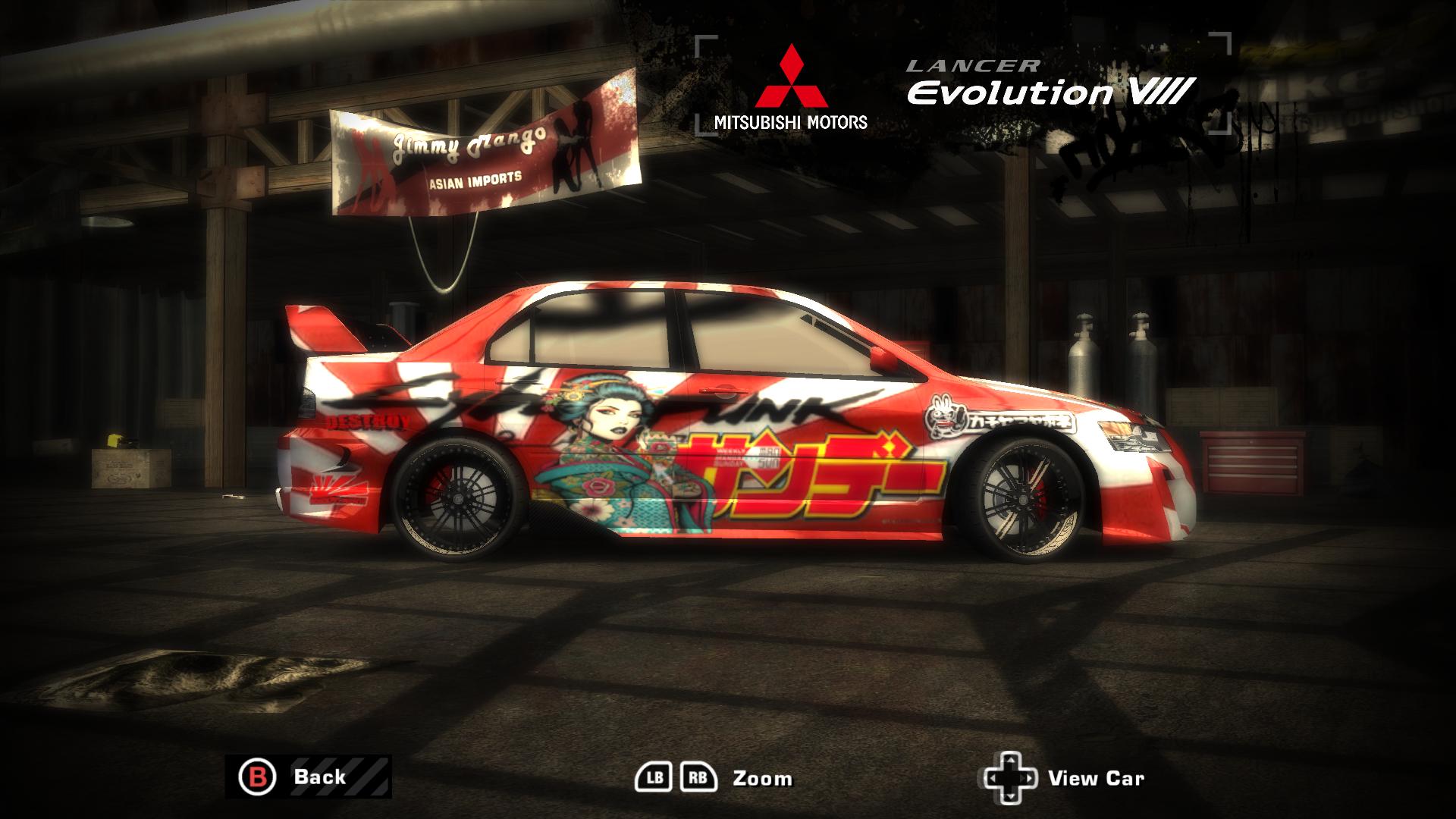Click the Zoom label next to RB
The width and height of the screenshot is (1456, 819).
tap(761, 777)
